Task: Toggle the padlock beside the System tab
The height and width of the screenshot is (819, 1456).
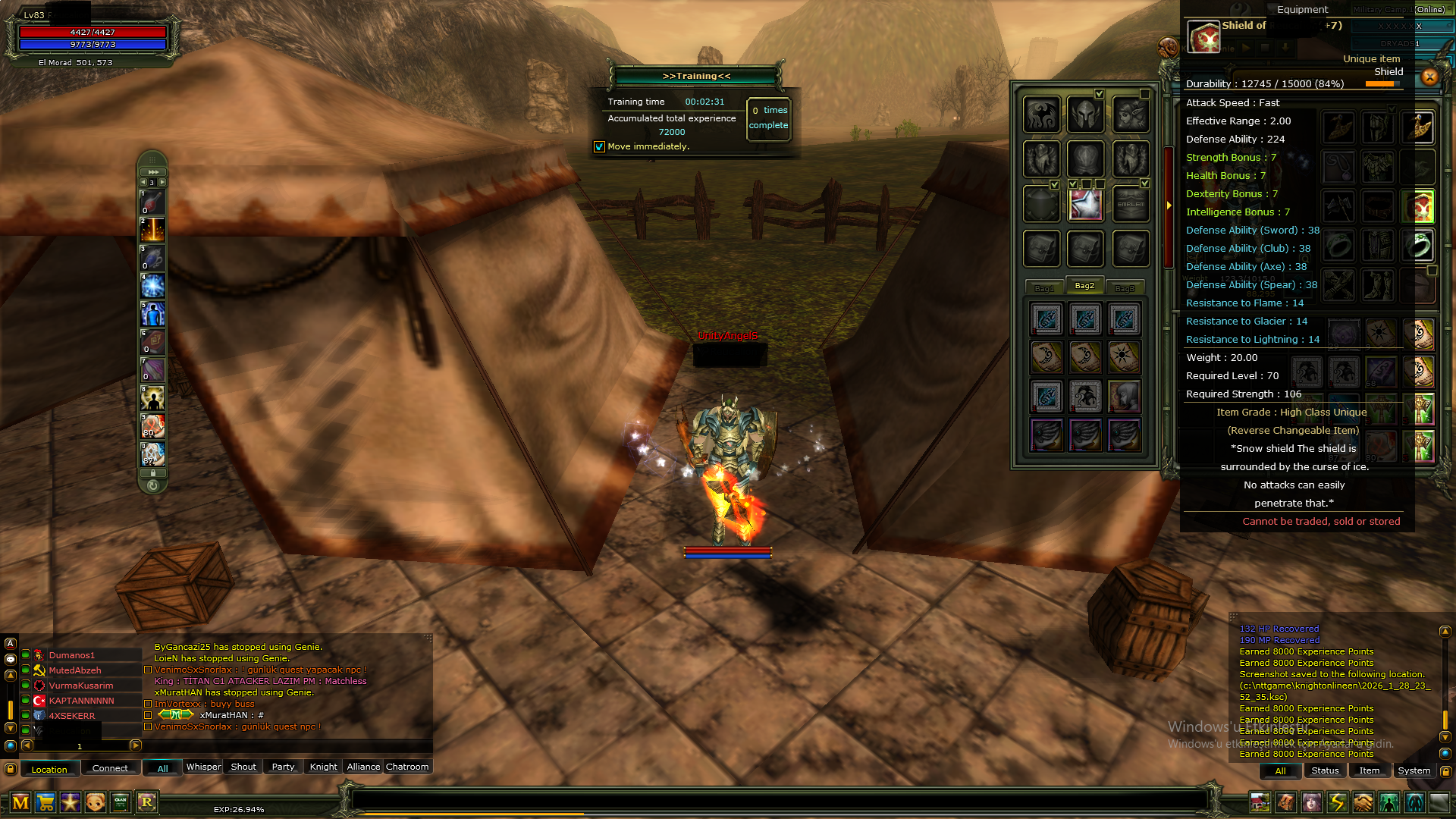Action: click(1445, 770)
